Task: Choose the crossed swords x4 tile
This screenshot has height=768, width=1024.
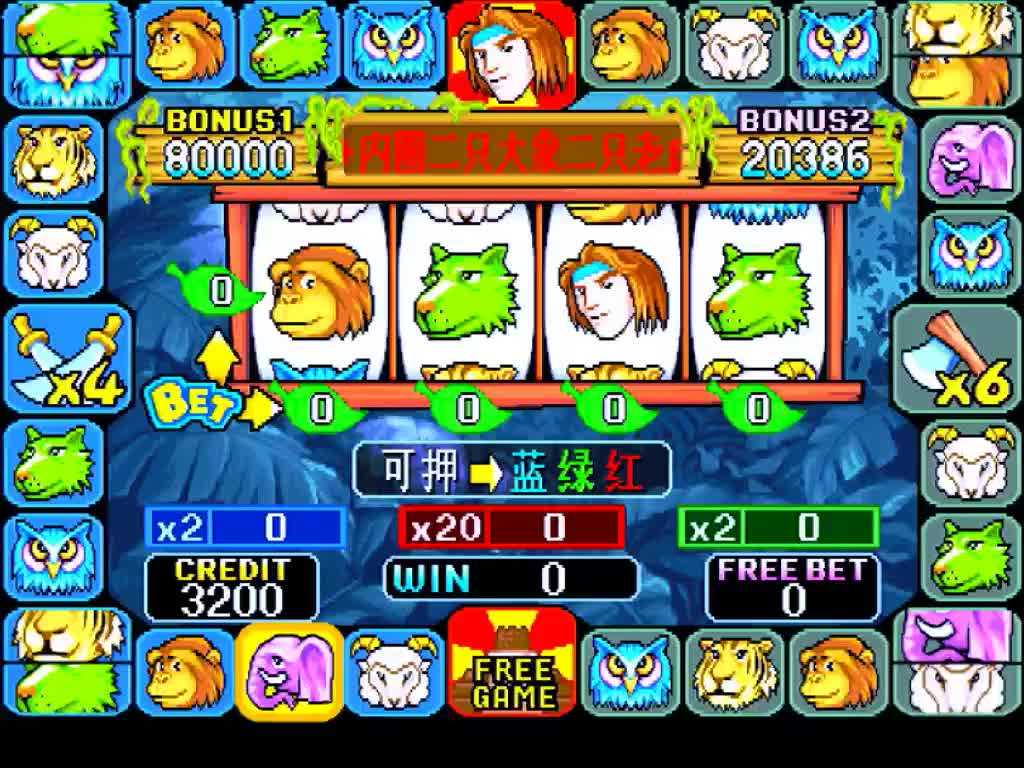Action: [67, 360]
